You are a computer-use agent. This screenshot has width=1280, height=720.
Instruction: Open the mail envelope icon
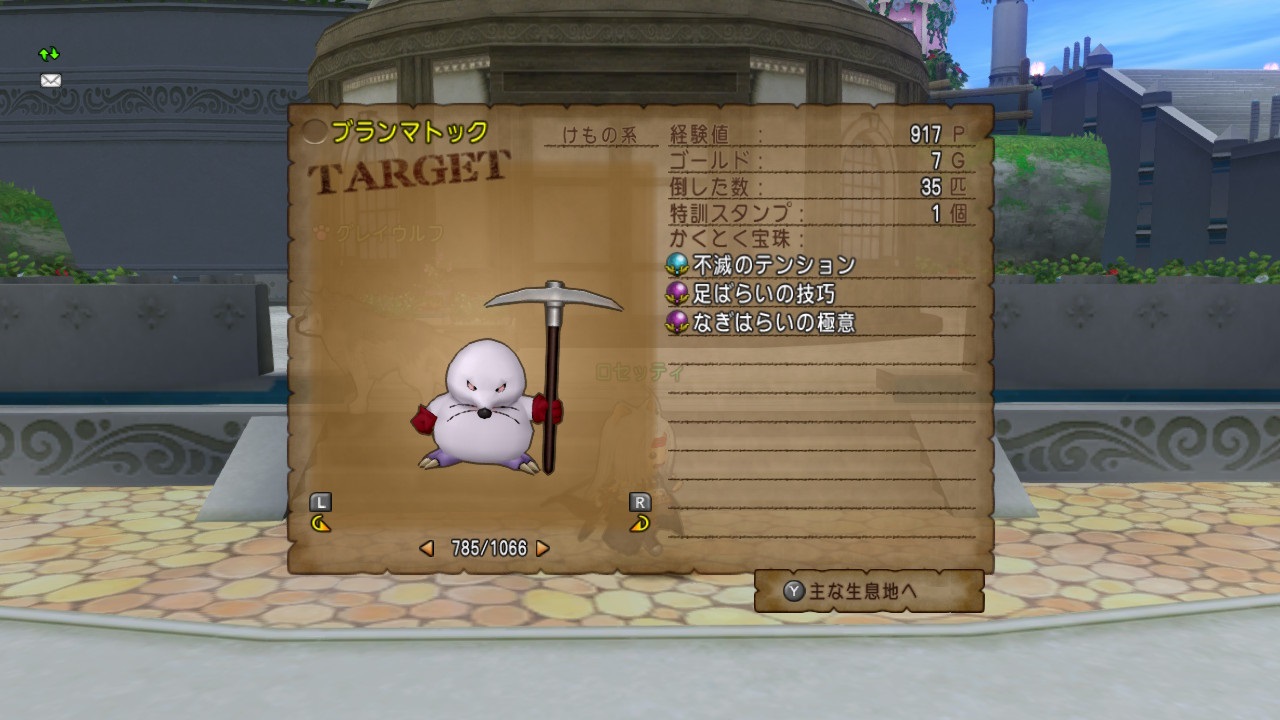click(x=50, y=80)
